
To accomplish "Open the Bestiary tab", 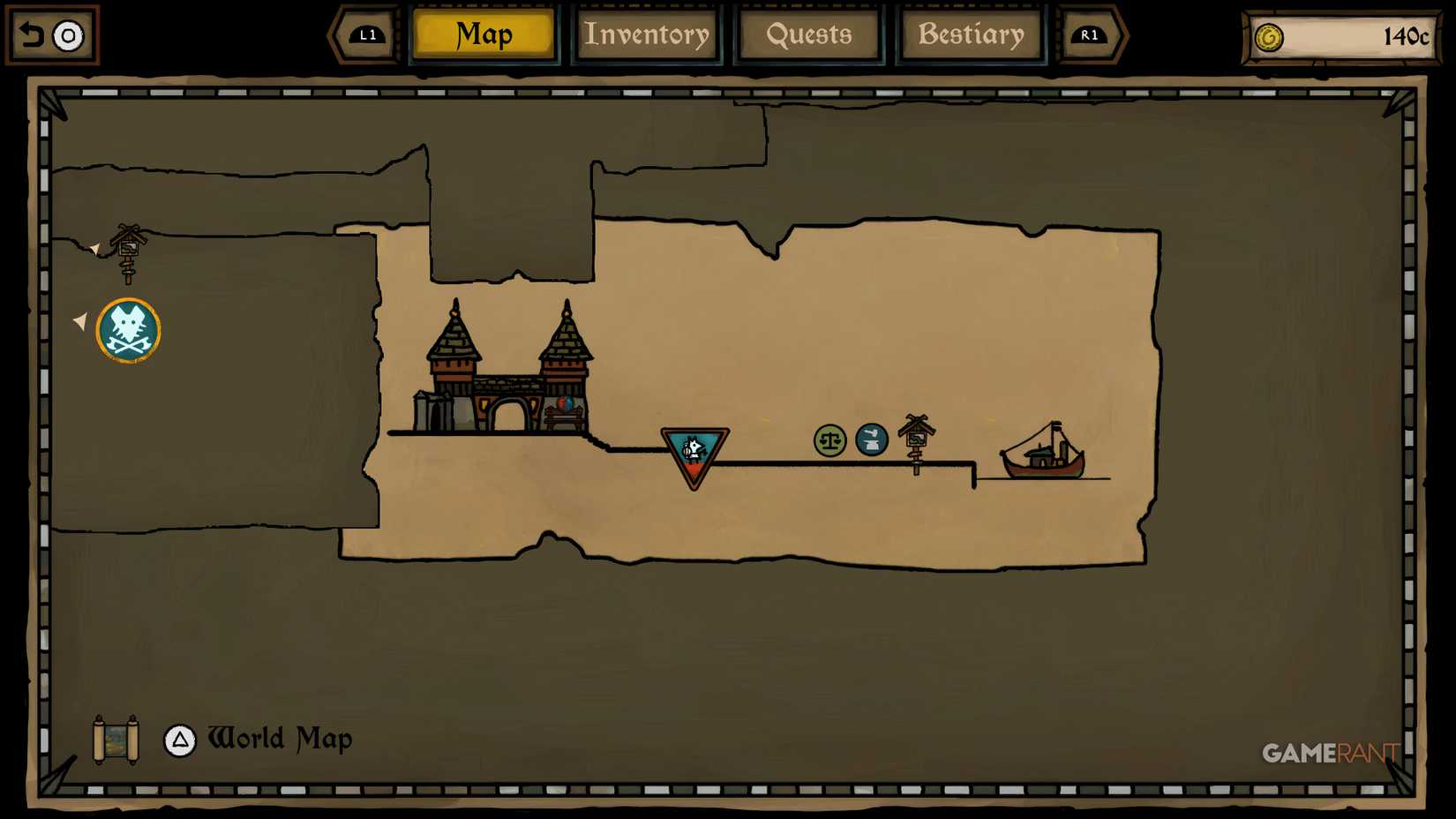I will pyautogui.click(x=971, y=35).
